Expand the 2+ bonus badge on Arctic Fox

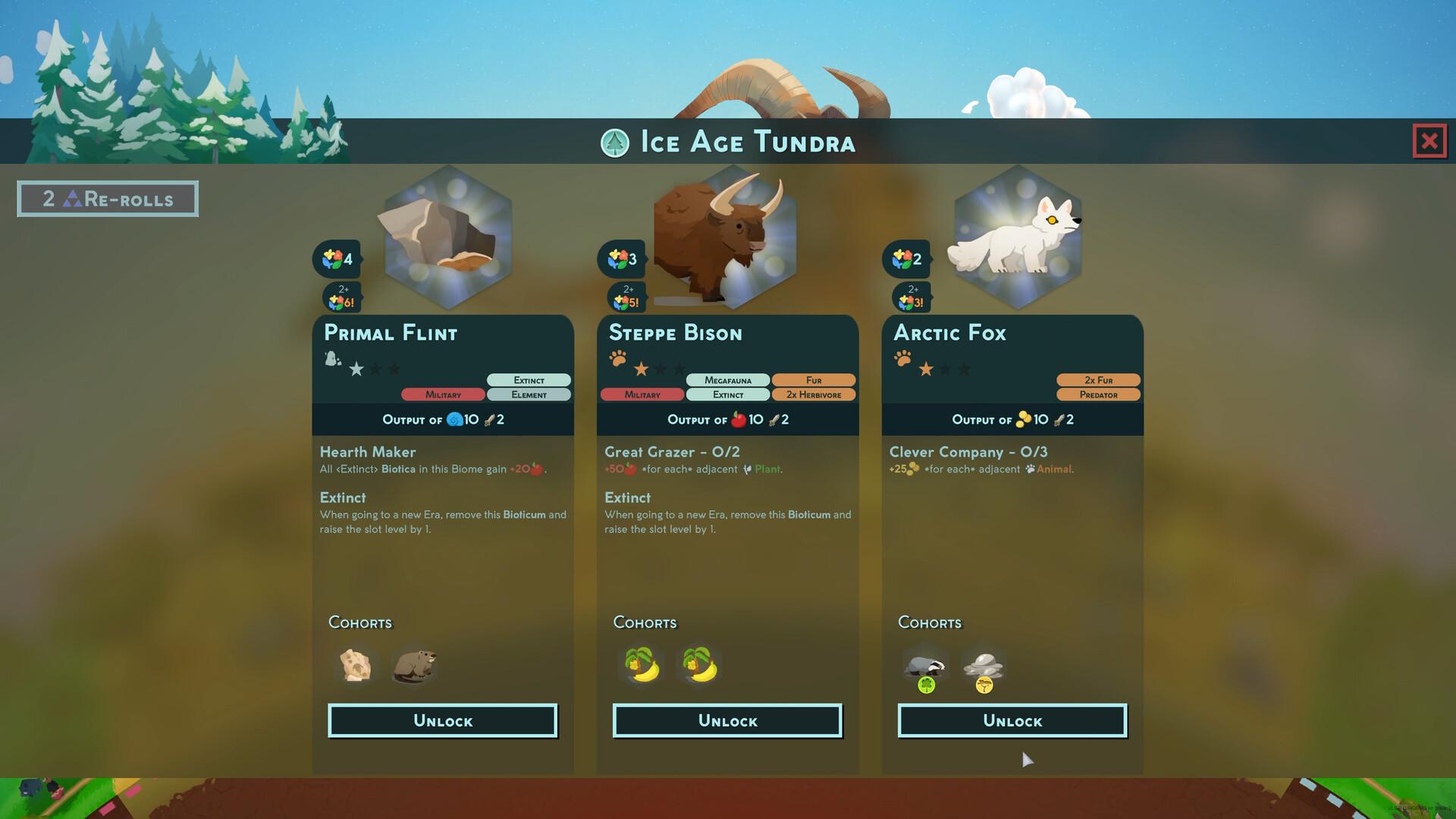point(912,296)
